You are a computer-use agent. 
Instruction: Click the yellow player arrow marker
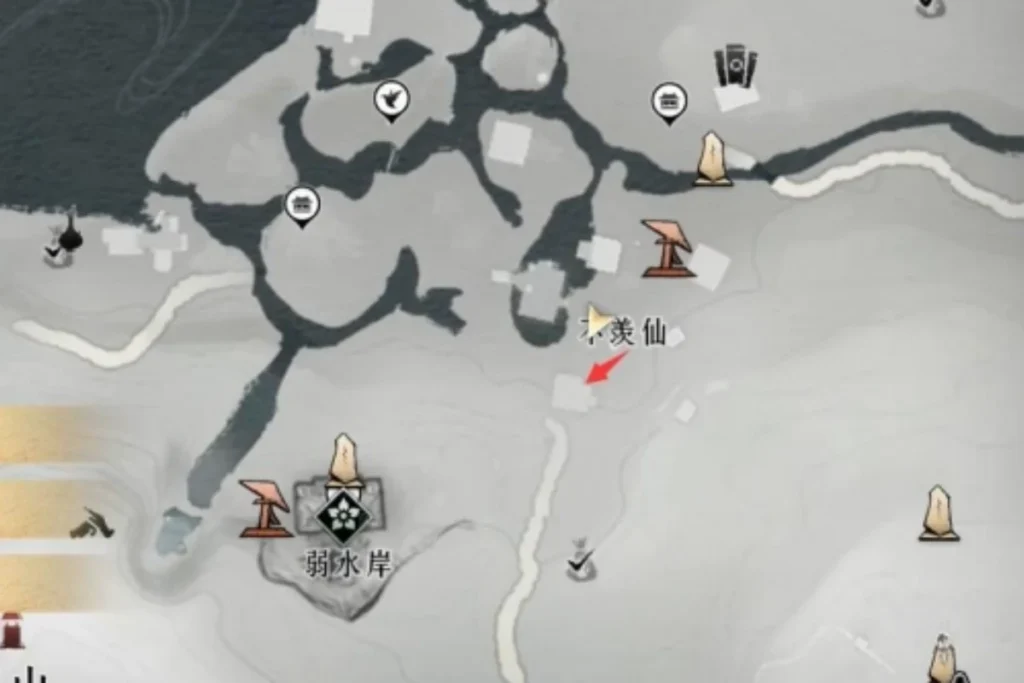(x=598, y=321)
